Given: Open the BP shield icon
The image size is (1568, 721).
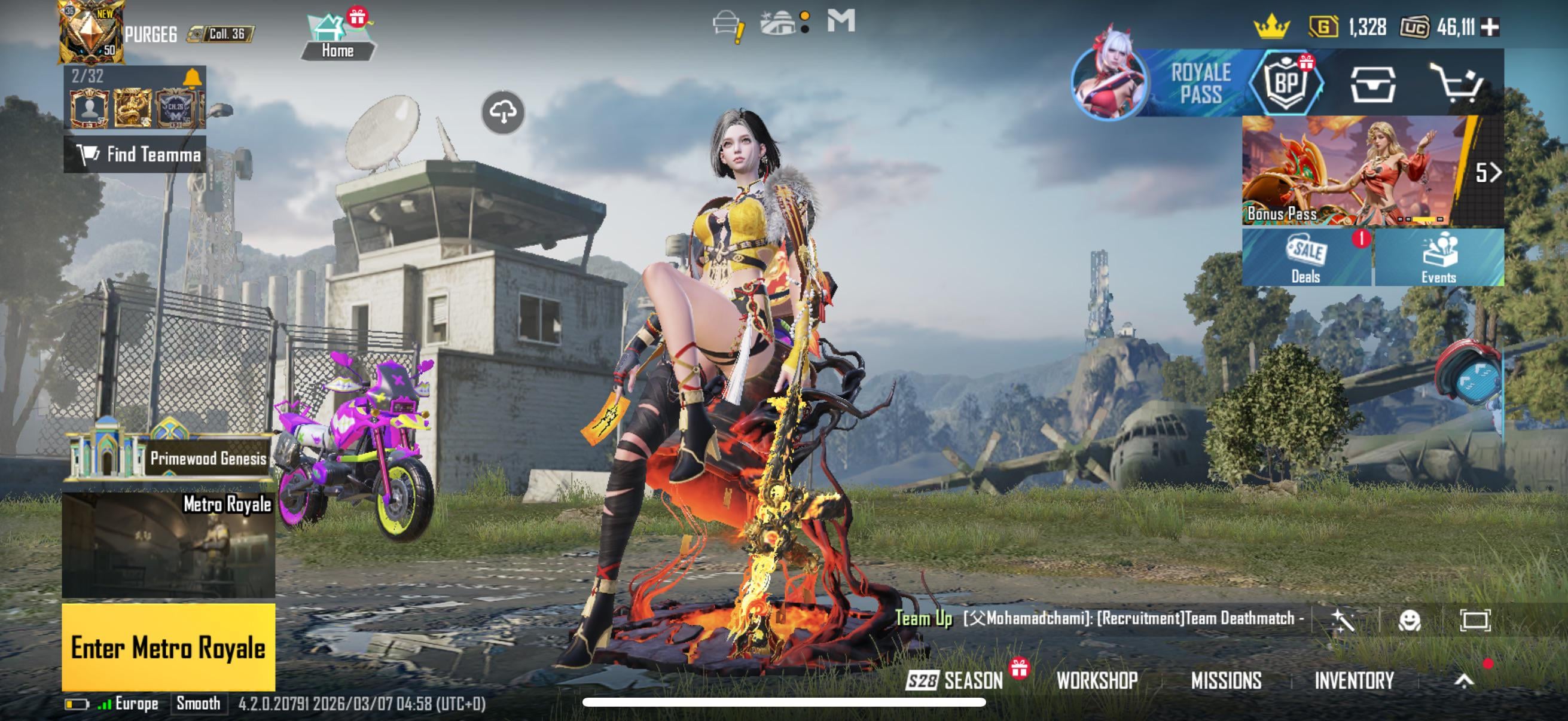Looking at the screenshot, I should (1286, 83).
